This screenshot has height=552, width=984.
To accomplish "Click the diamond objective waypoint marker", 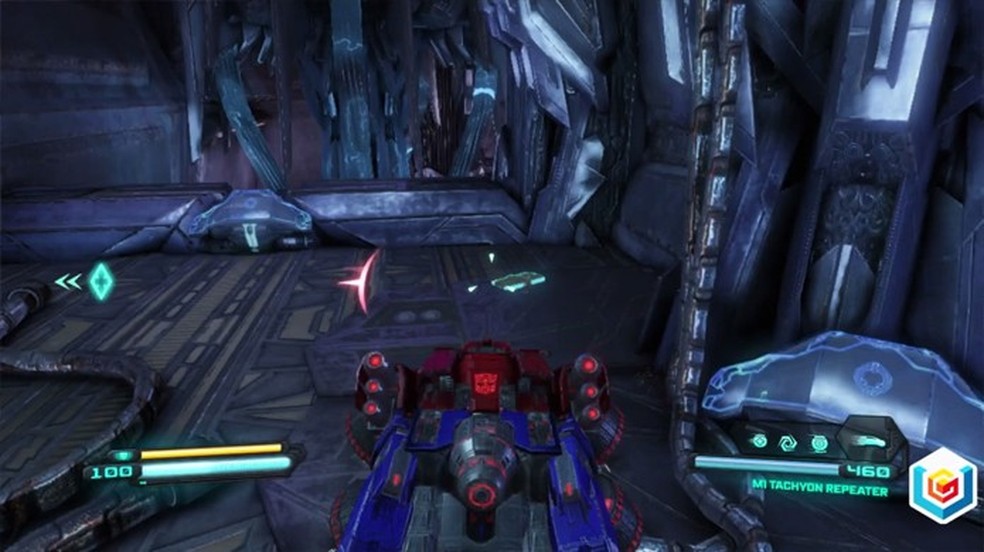I will tap(99, 281).
